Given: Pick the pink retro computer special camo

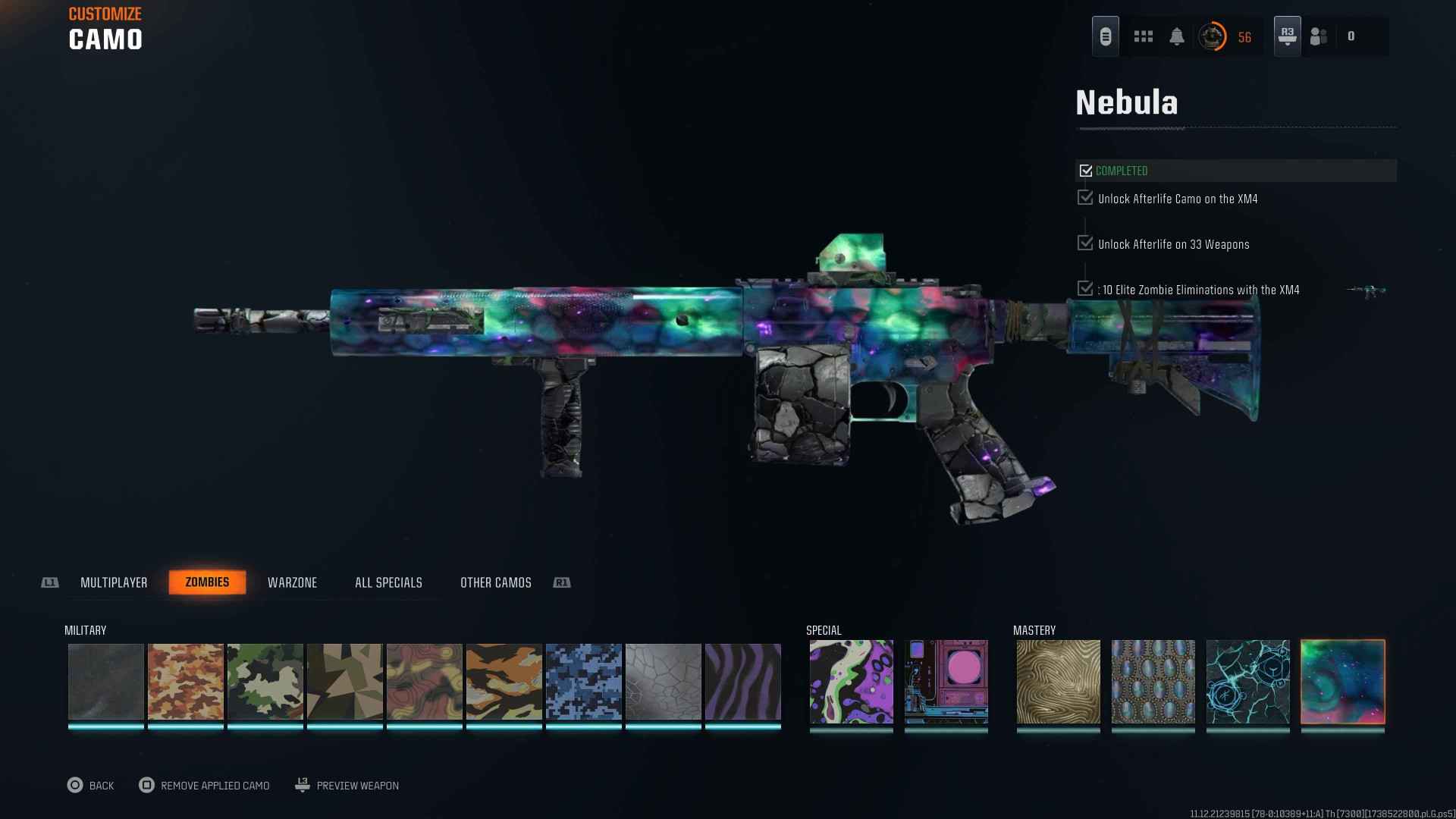Looking at the screenshot, I should pos(946,682).
